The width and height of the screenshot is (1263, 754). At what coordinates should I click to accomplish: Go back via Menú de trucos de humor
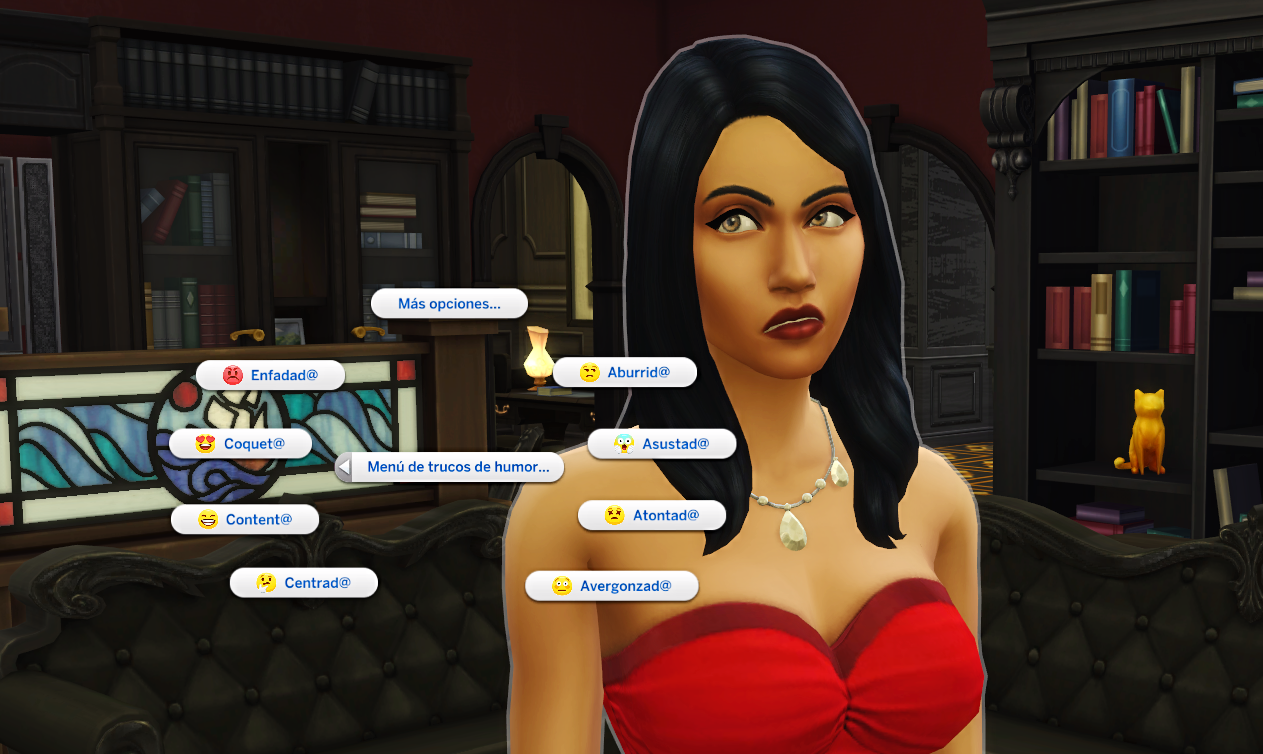tap(450, 467)
